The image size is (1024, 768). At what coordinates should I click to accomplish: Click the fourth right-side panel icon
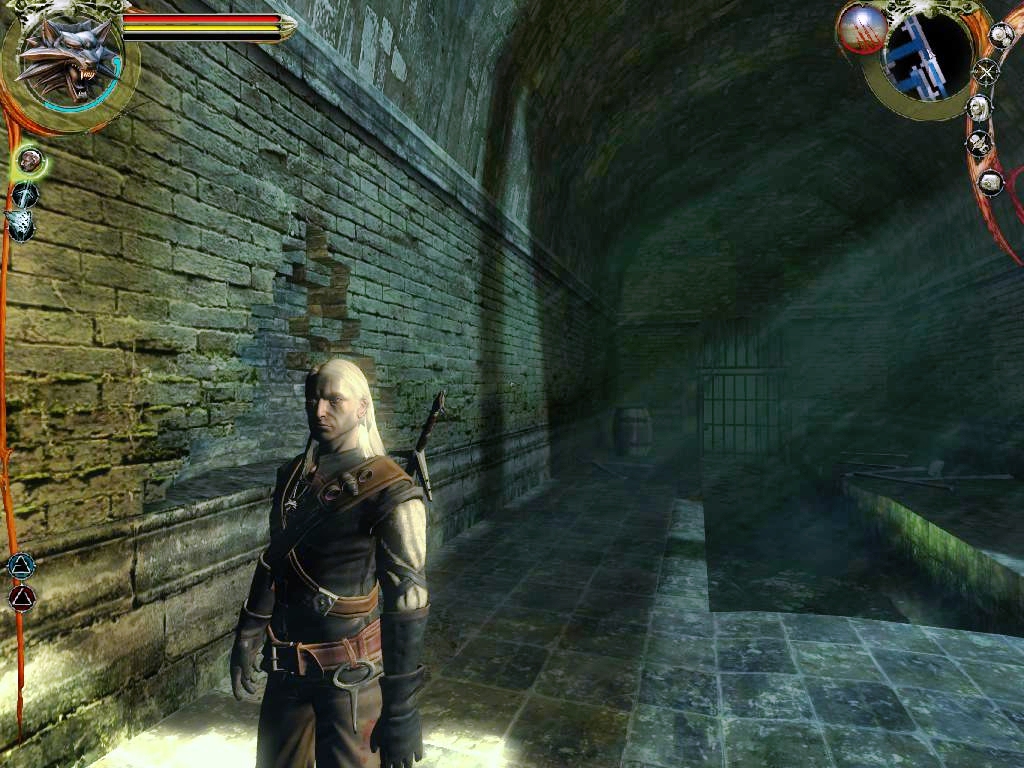tap(979, 144)
